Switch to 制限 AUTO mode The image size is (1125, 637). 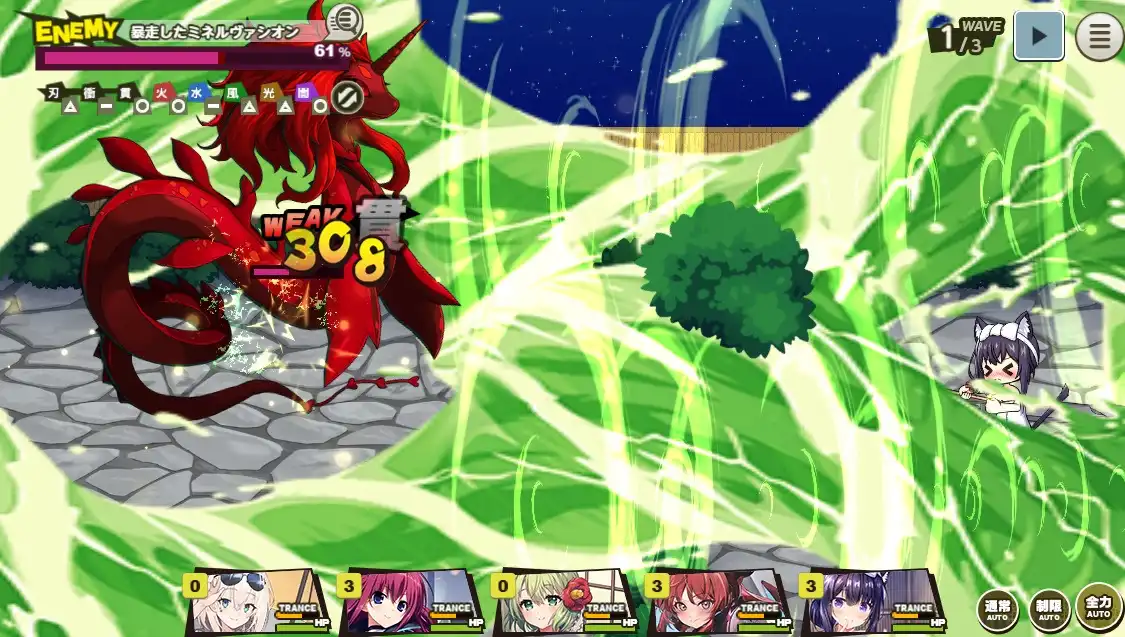[1049, 609]
